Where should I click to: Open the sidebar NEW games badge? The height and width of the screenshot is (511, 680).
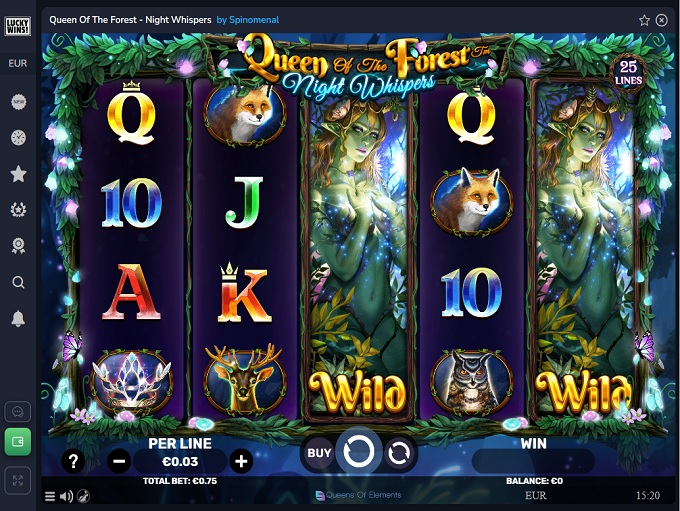pyautogui.click(x=18, y=102)
